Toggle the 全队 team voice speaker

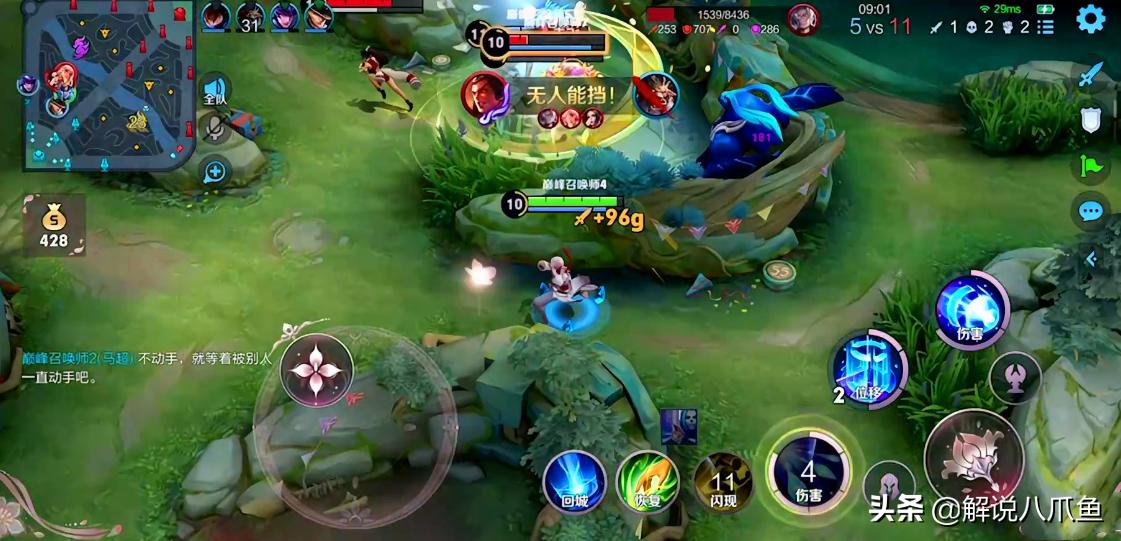(x=215, y=91)
